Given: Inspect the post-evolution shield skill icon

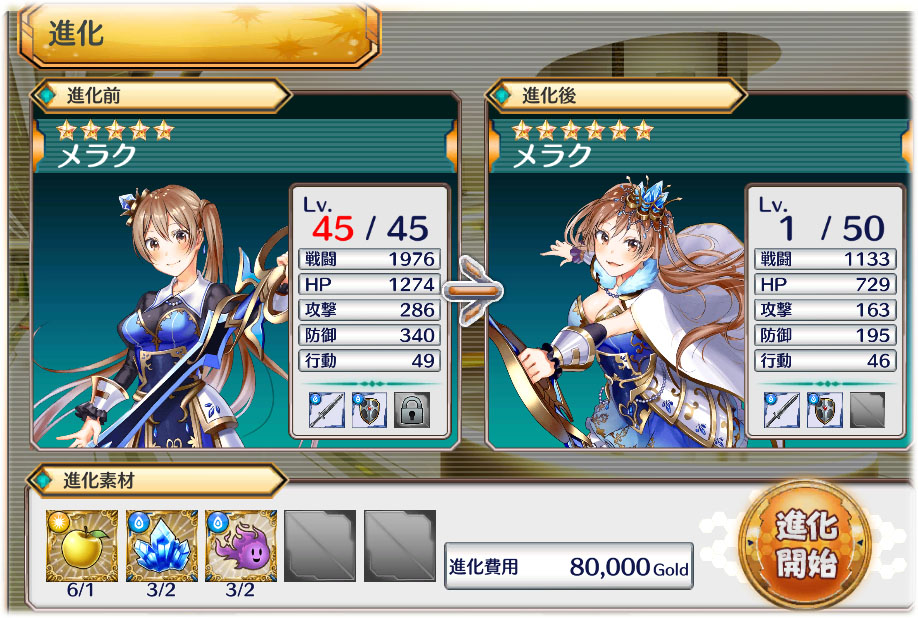Looking at the screenshot, I should click(824, 410).
